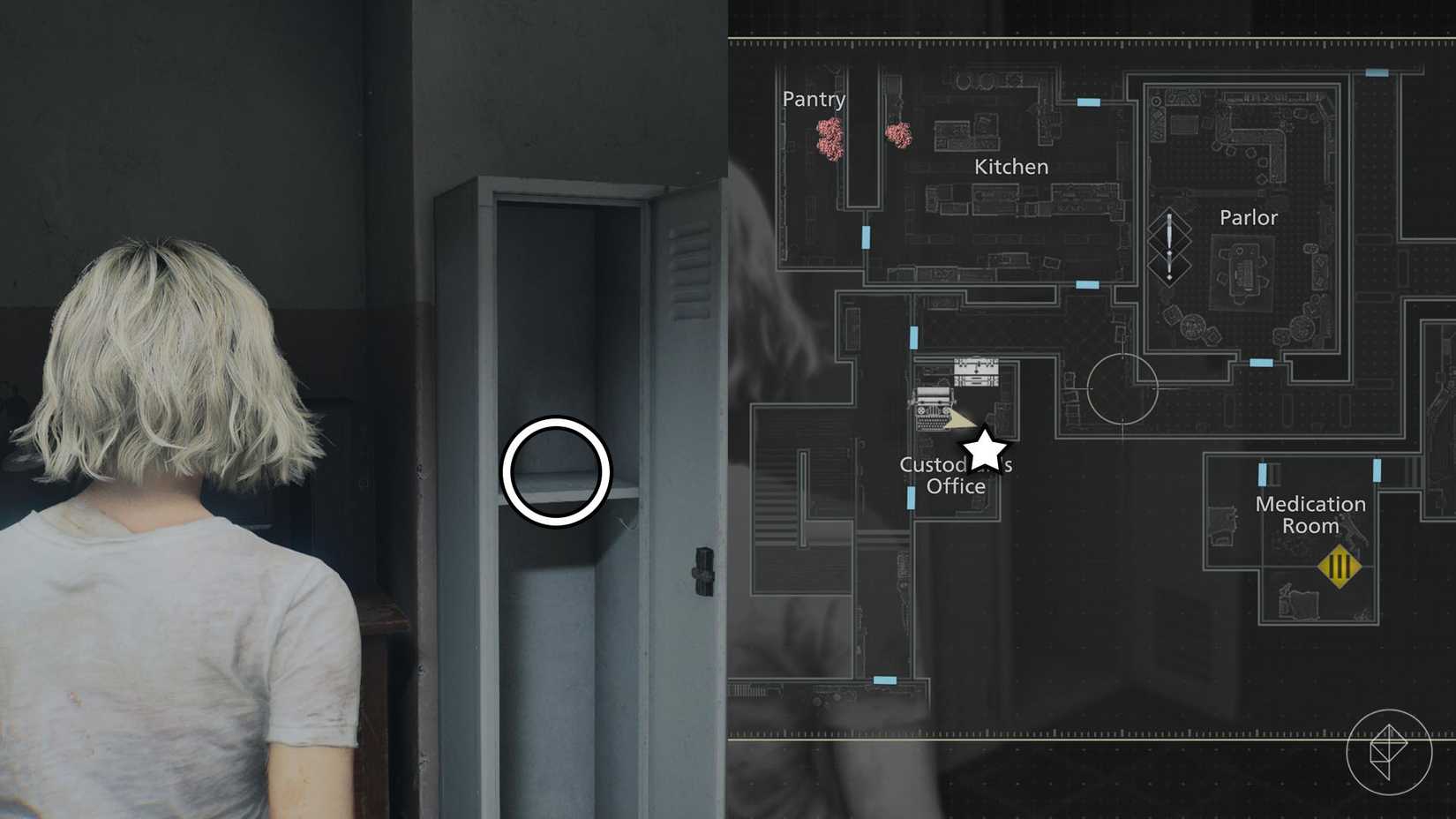Select the Parlor label on the map
The image size is (1456, 819).
click(1248, 217)
